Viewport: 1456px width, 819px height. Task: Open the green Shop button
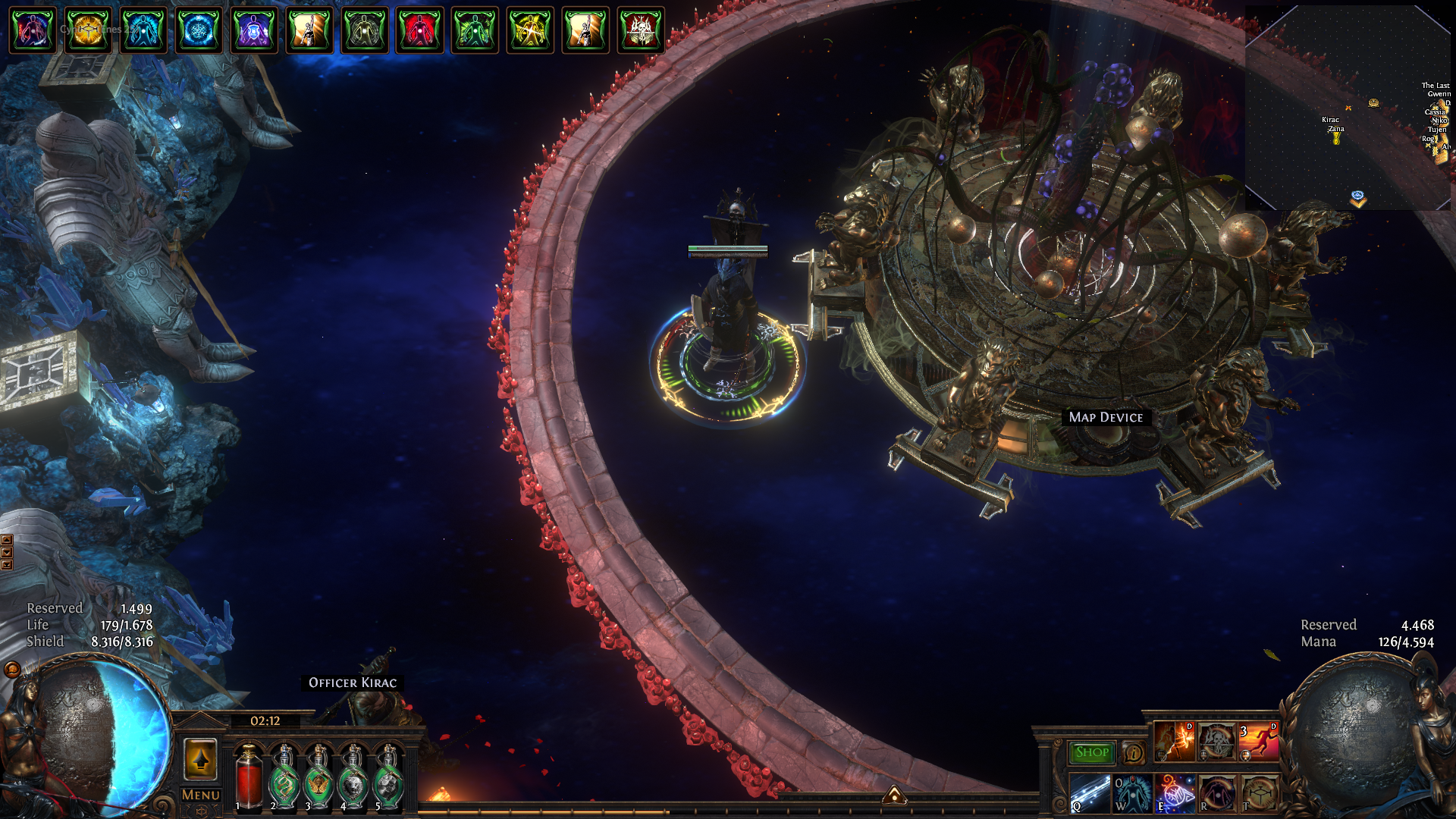click(x=1091, y=752)
